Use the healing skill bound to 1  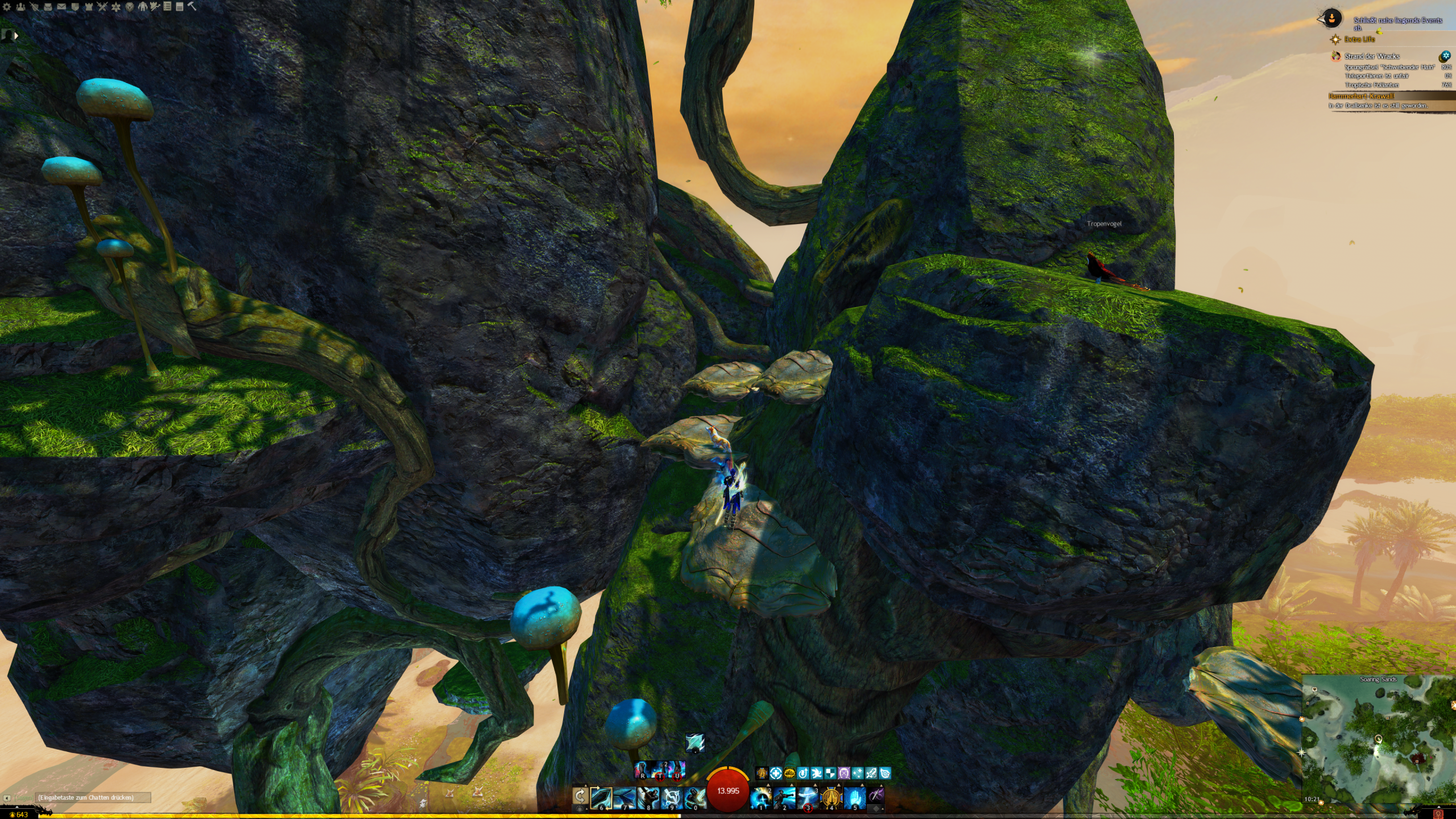pos(761,798)
